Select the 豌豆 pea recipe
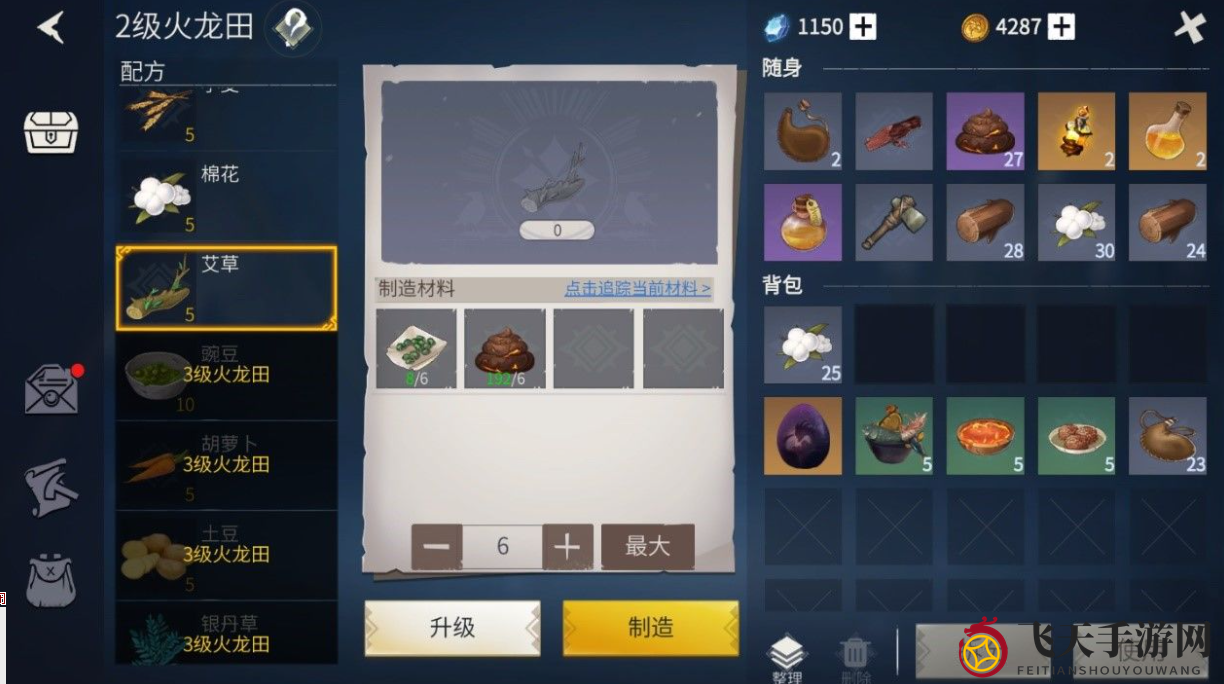1224x684 pixels. [x=227, y=375]
